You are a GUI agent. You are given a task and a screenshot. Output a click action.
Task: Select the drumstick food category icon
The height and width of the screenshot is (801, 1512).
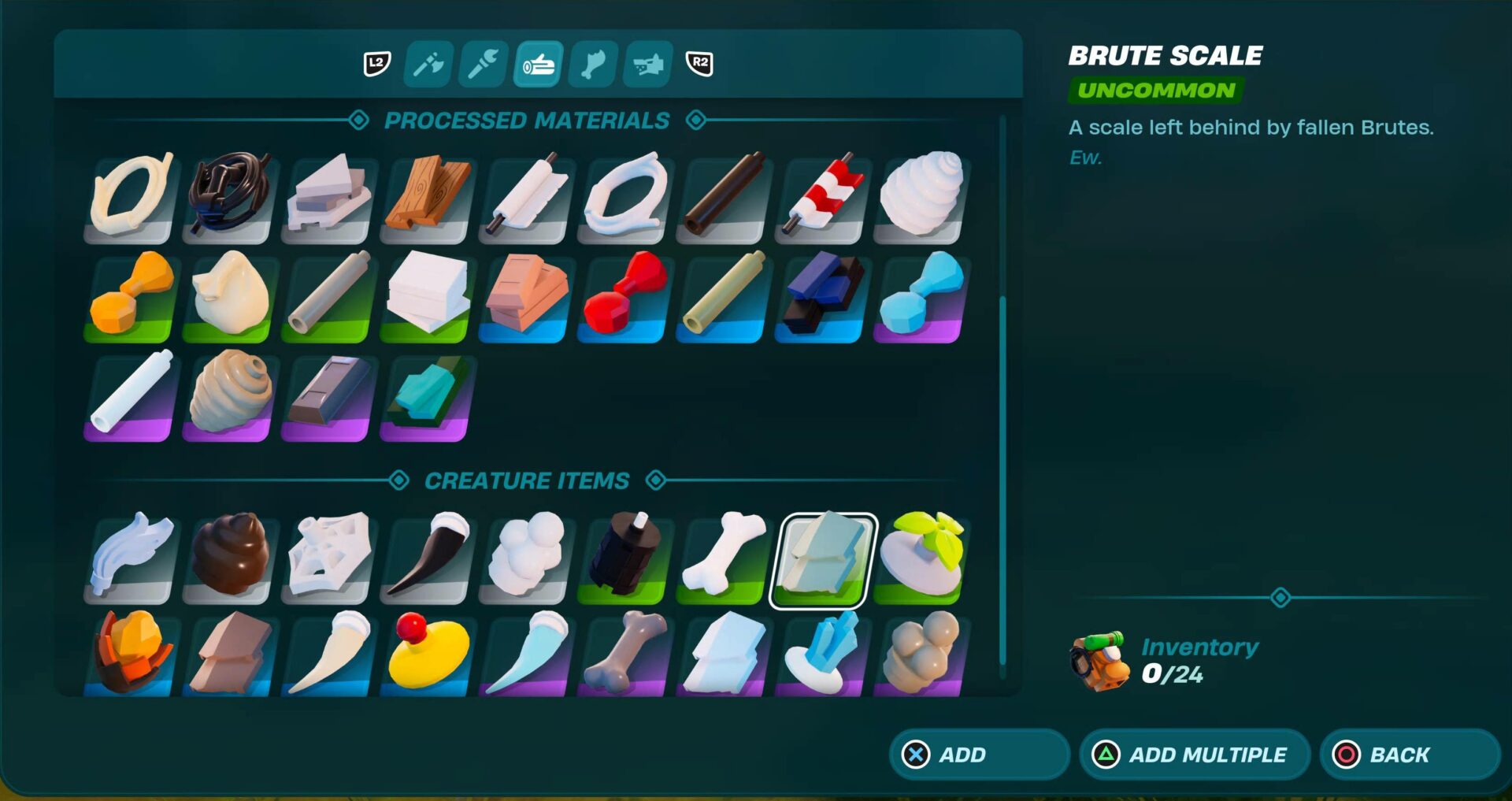pos(591,65)
